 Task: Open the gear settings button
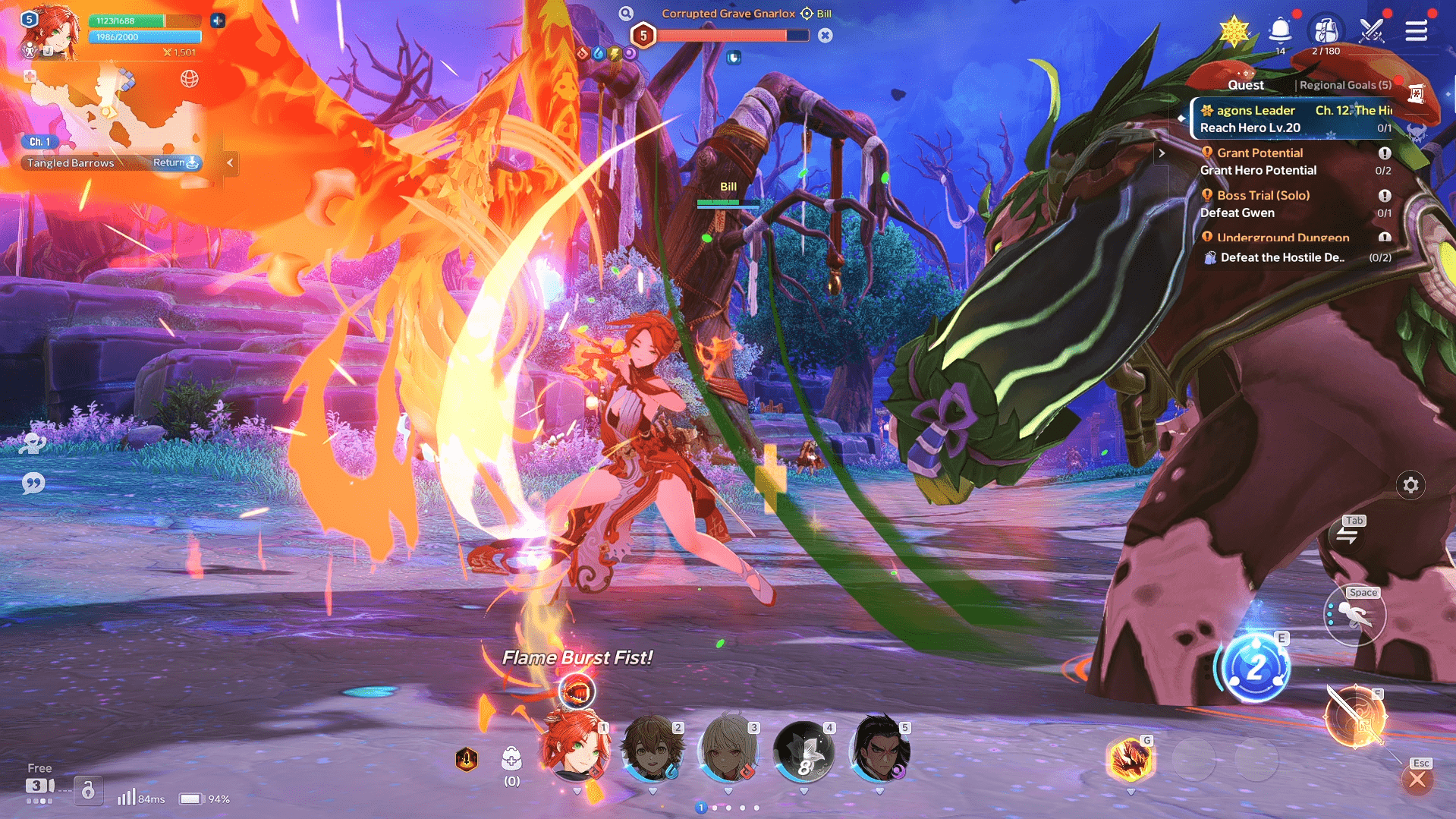(x=1410, y=485)
